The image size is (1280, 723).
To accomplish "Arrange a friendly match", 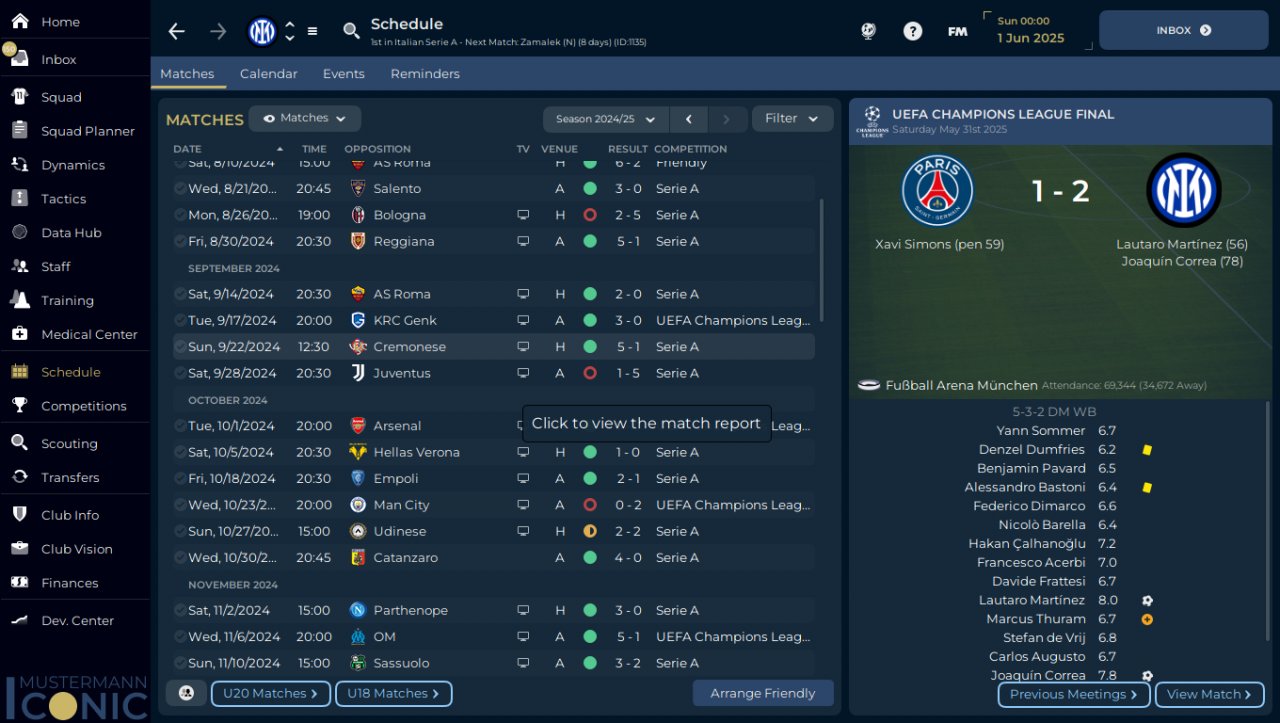I will (762, 693).
